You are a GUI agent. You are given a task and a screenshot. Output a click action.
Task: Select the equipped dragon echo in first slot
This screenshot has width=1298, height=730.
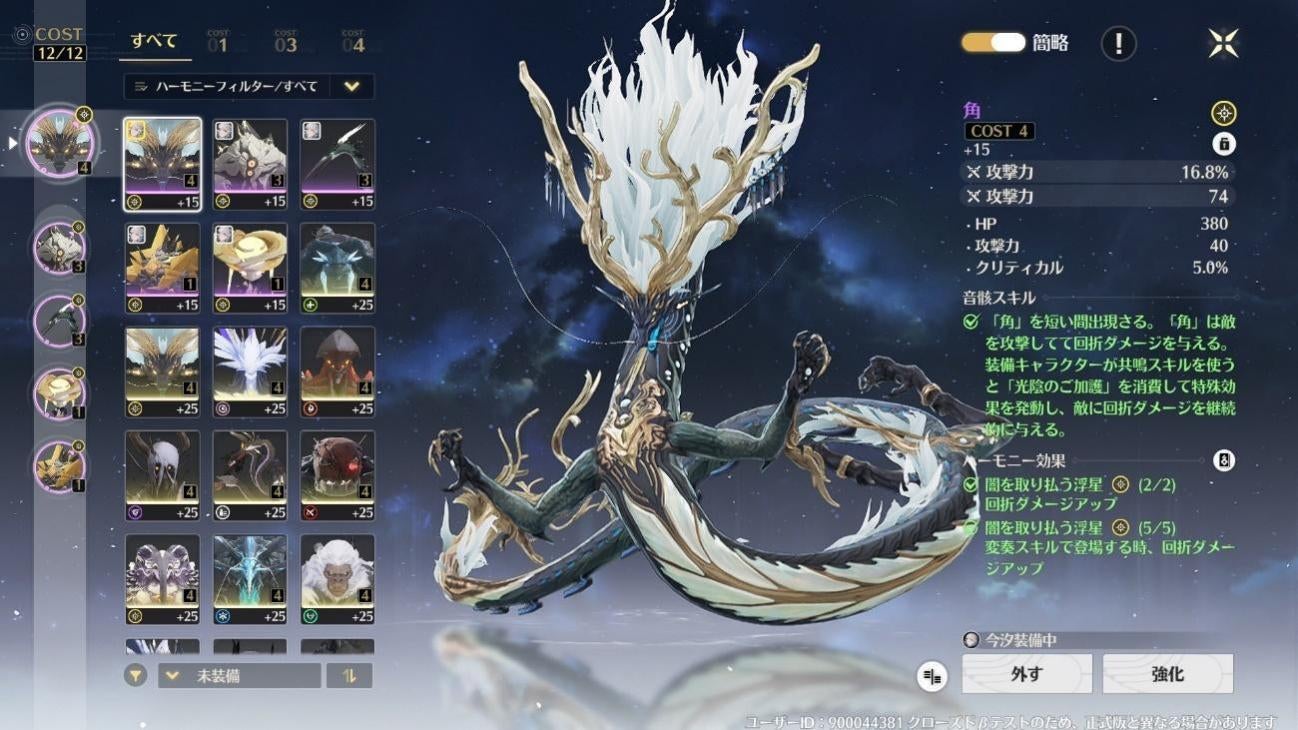61,142
